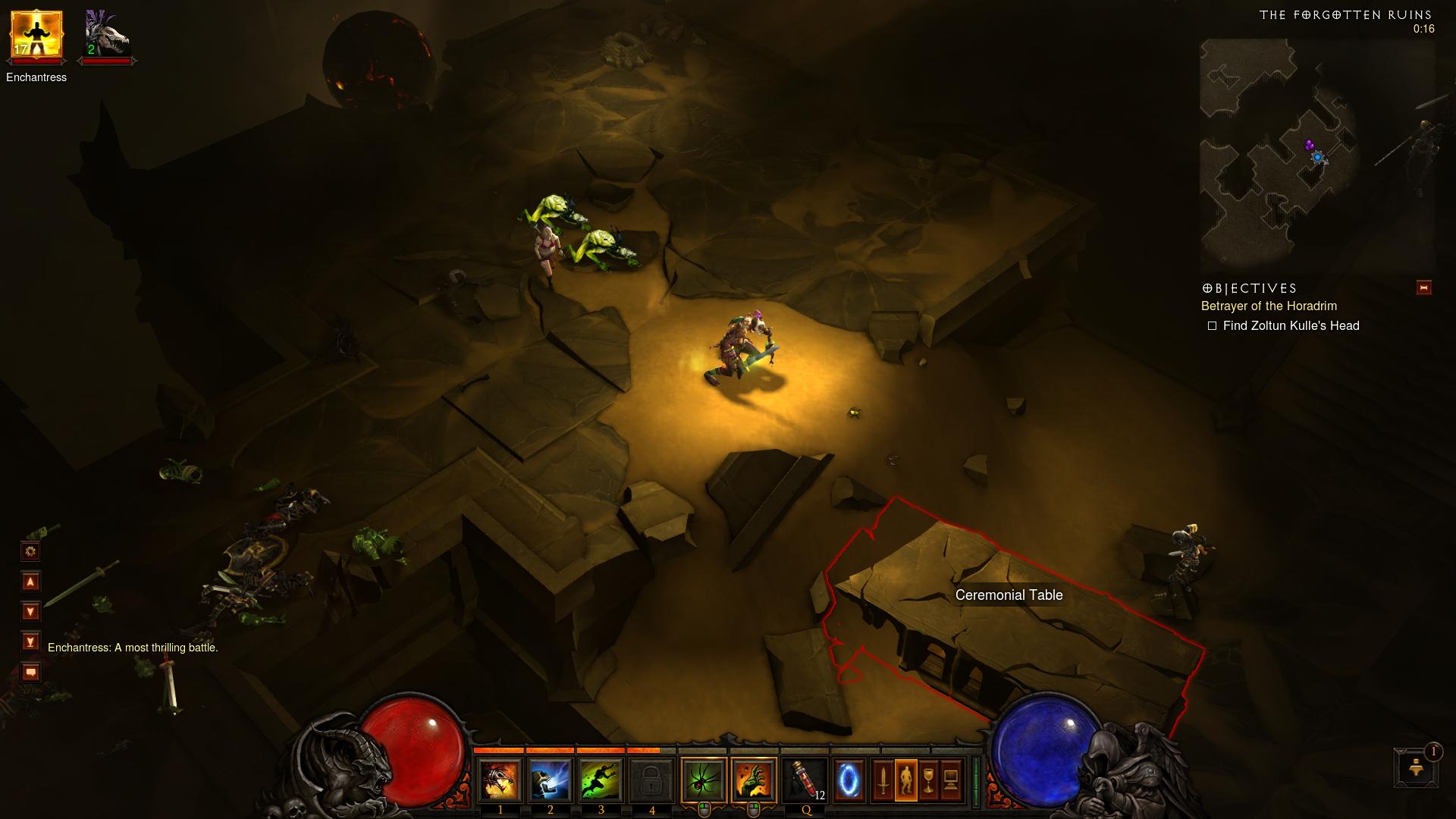Open the goblet icon menu button

click(928, 780)
